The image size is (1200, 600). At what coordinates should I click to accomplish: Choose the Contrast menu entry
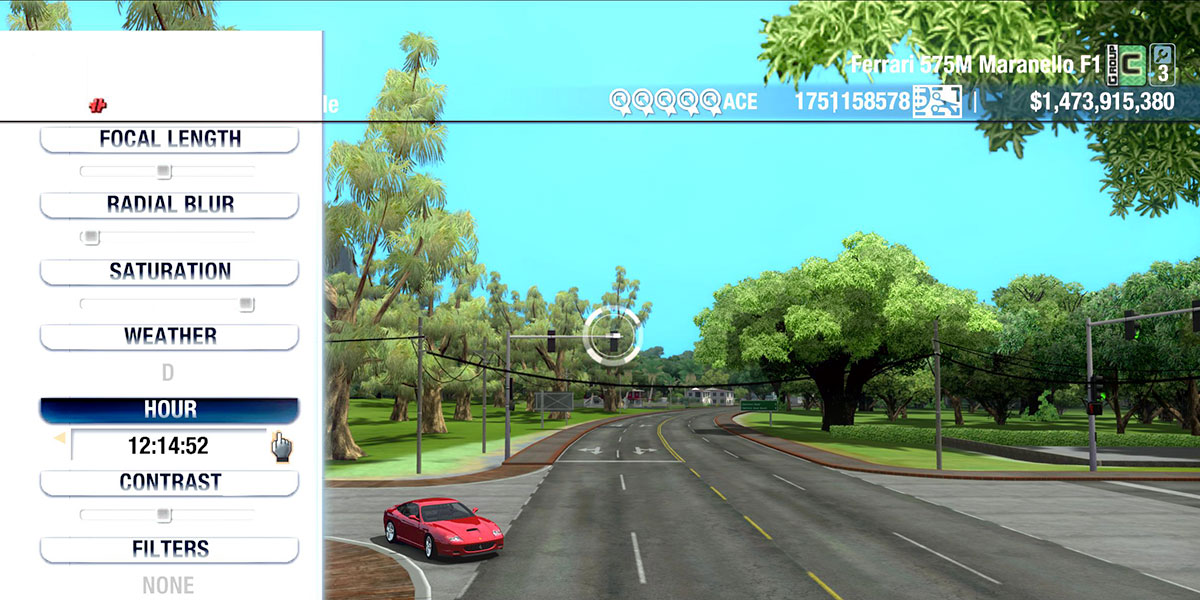pyautogui.click(x=169, y=483)
